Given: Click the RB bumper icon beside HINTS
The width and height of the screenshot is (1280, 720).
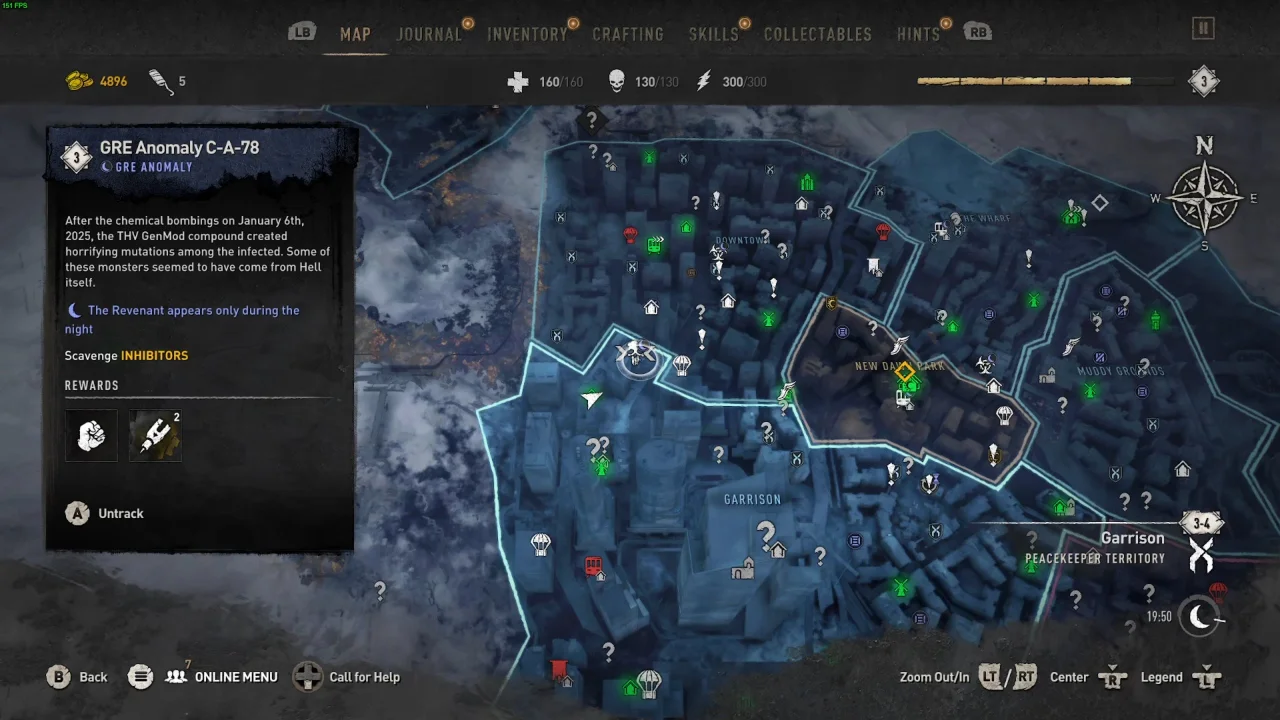Looking at the screenshot, I should click(977, 31).
